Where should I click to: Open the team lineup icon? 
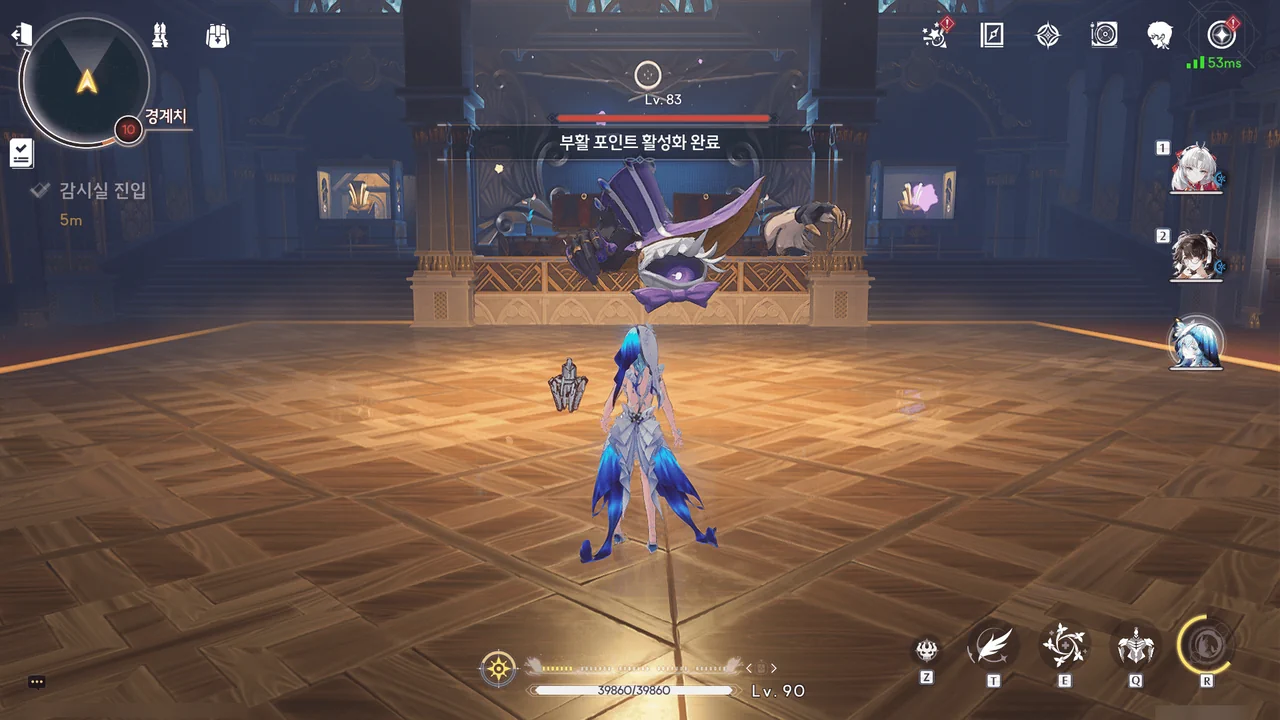tap(158, 36)
